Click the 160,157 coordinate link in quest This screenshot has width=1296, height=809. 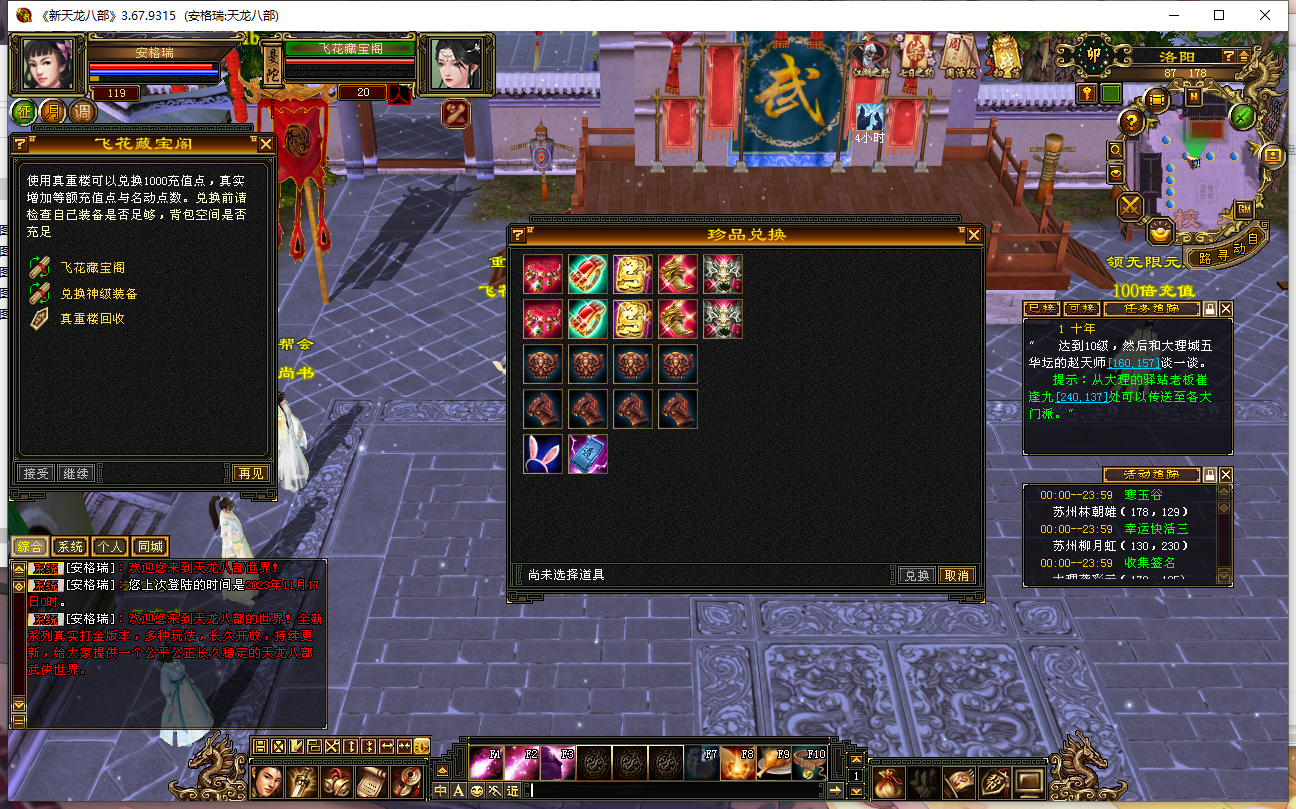[1132, 362]
